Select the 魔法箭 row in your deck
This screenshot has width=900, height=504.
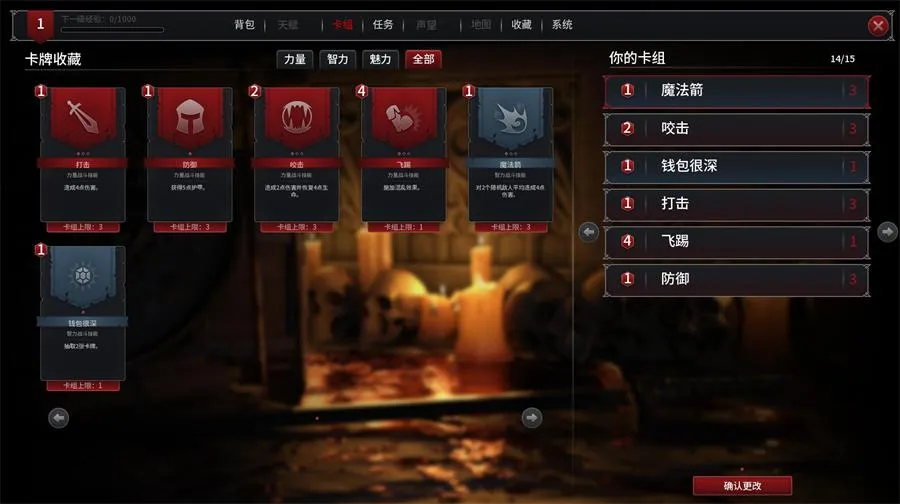click(x=736, y=91)
